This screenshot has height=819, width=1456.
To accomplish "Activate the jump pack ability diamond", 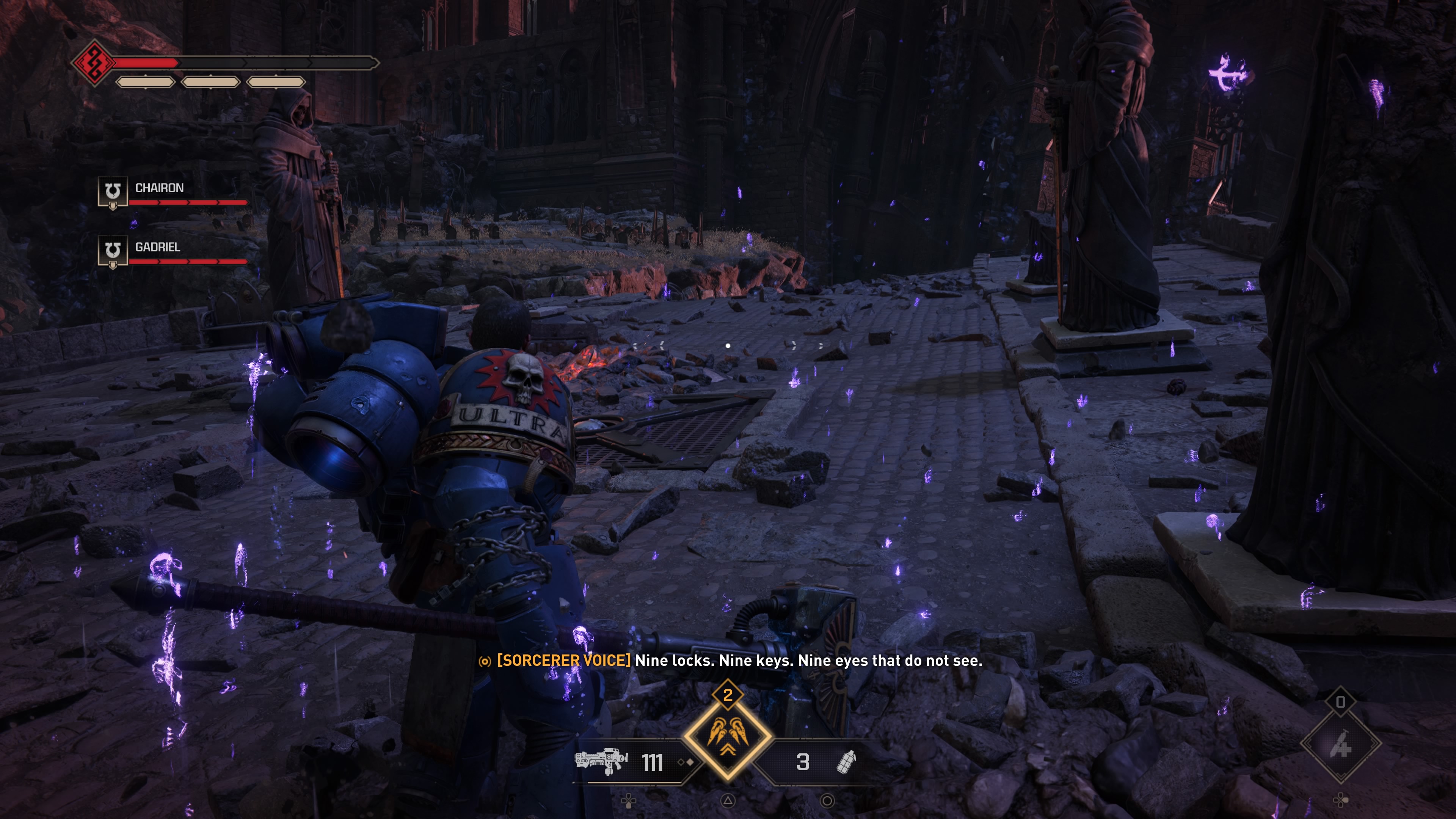I will 728,736.
